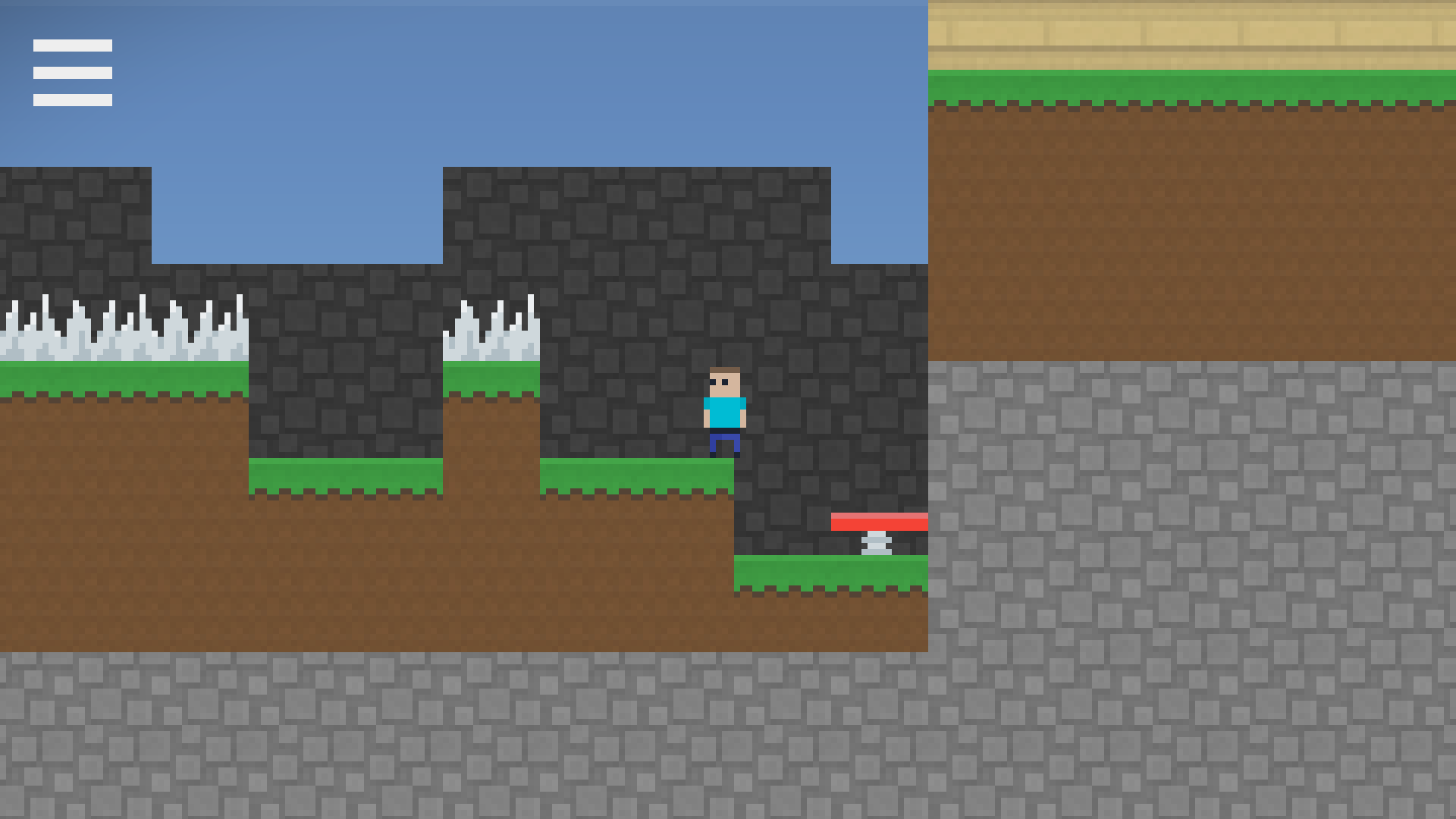The image size is (1456, 819).
Task: Click the red trampoline platform
Action: pos(880,521)
